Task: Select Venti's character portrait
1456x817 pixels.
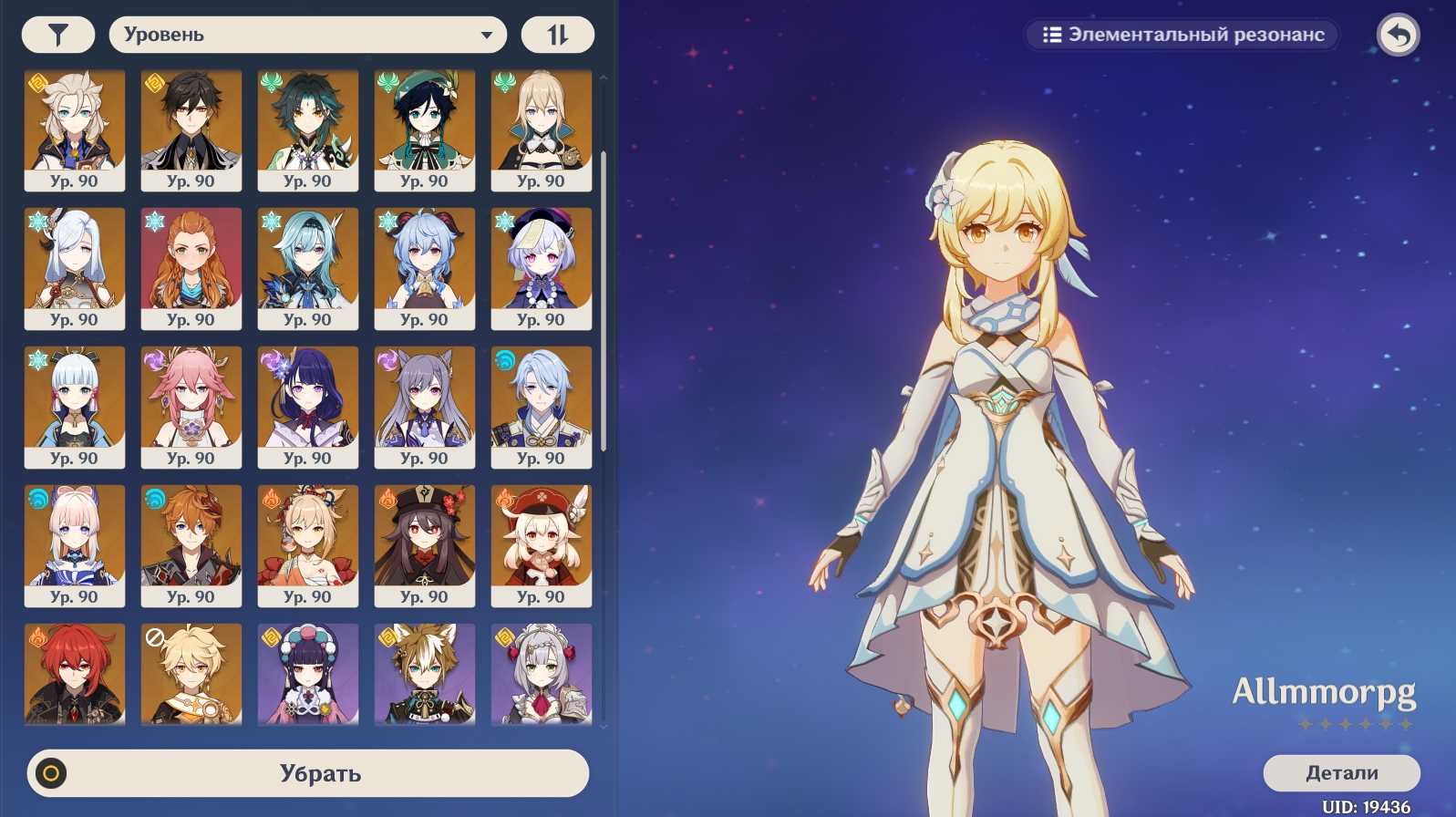Action: tap(425, 129)
